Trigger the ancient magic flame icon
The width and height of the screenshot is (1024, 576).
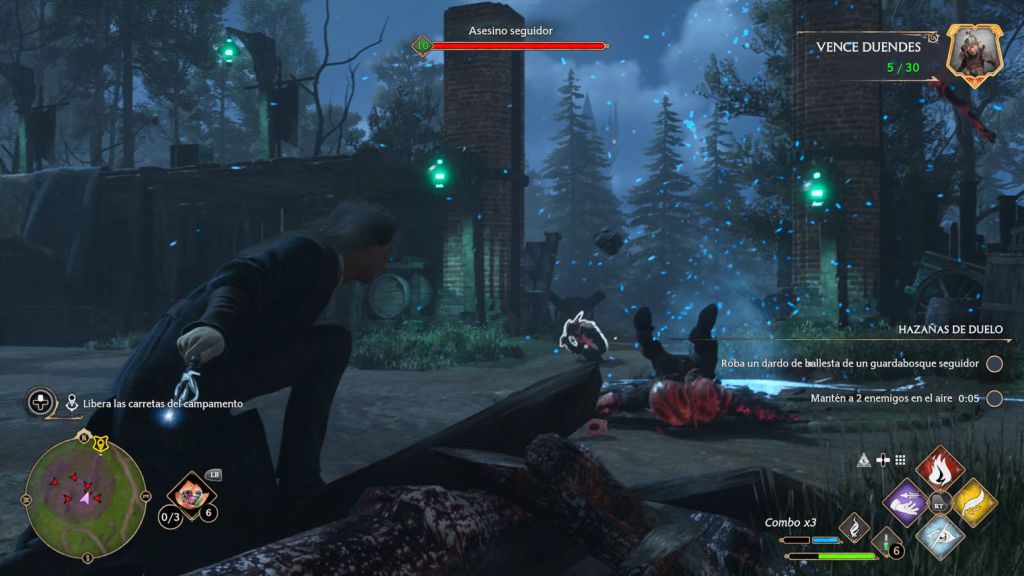[x=853, y=526]
